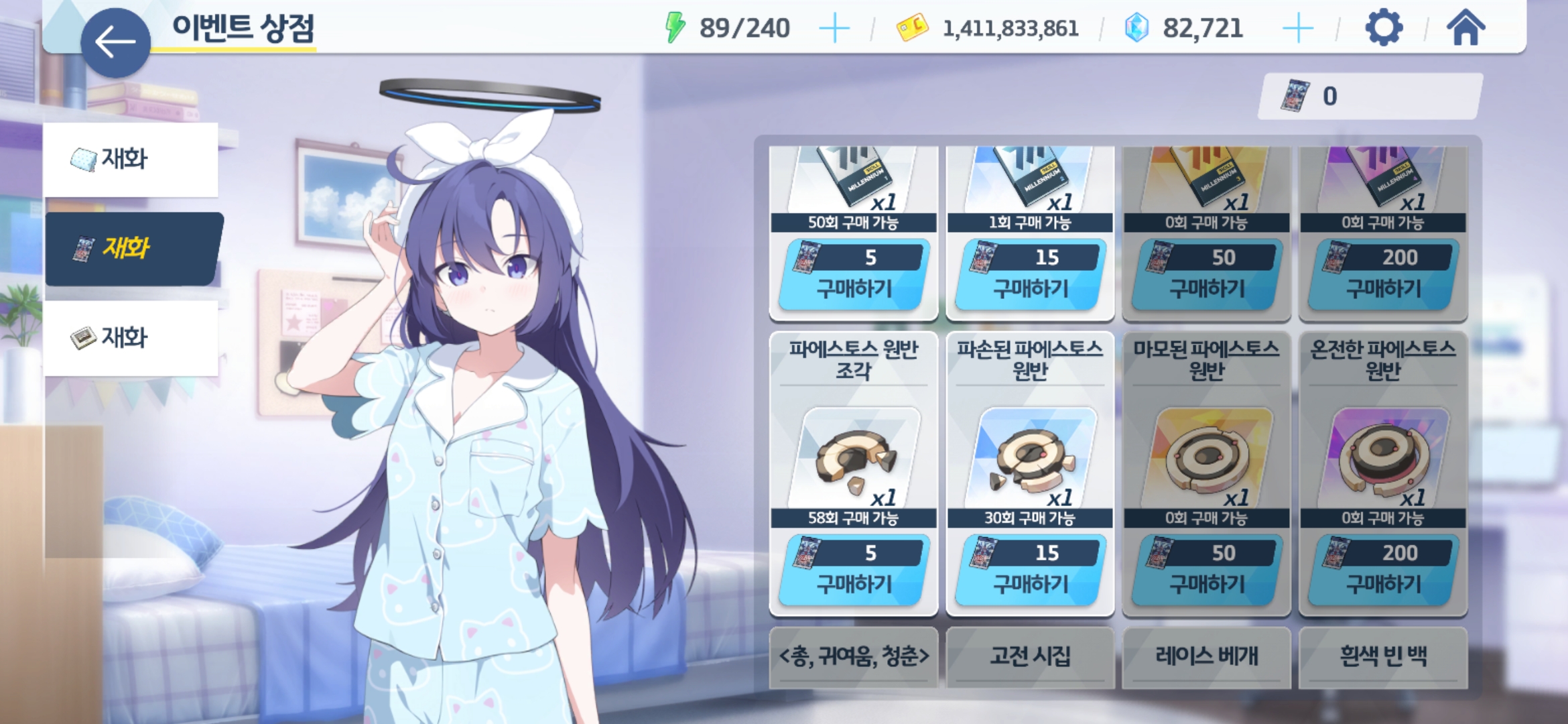Add energy with the plus beside 89/240
Screen dimensions: 1568x724
tap(834, 29)
